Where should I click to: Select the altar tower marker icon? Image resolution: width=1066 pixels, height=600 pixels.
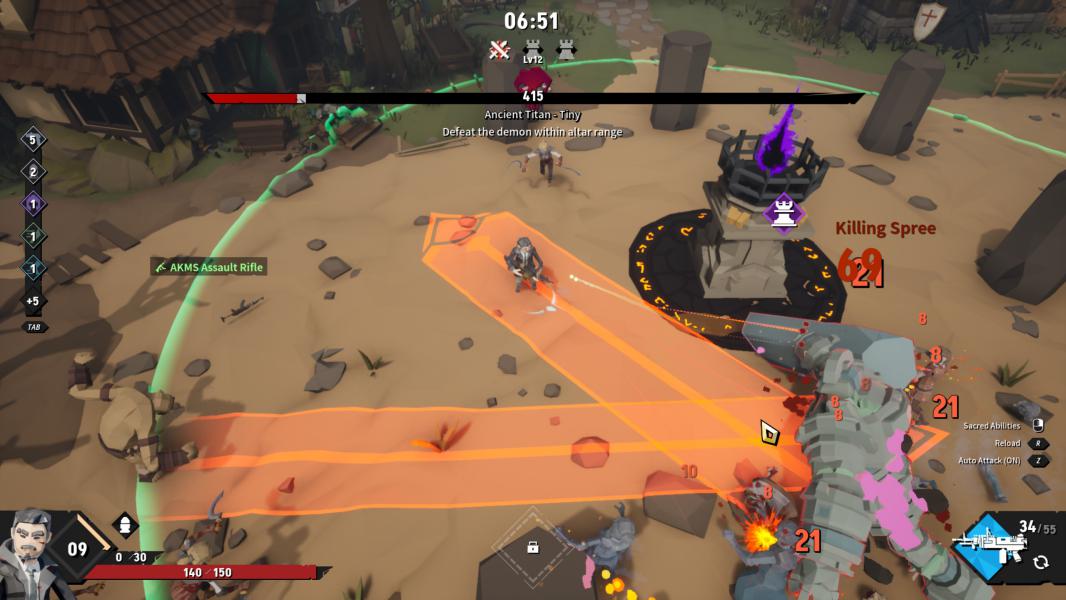pyautogui.click(x=784, y=211)
